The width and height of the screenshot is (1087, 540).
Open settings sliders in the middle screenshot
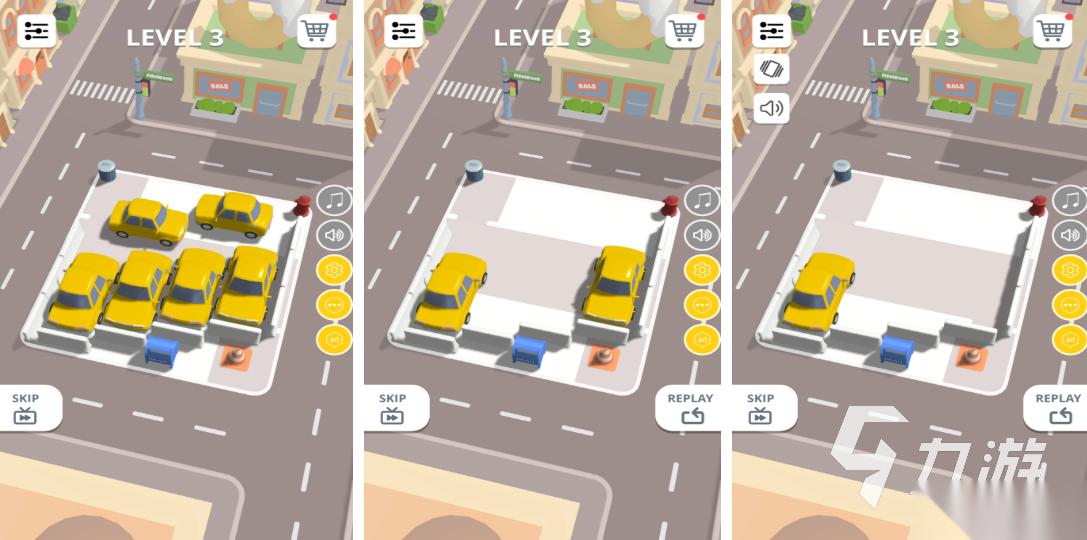[x=404, y=31]
